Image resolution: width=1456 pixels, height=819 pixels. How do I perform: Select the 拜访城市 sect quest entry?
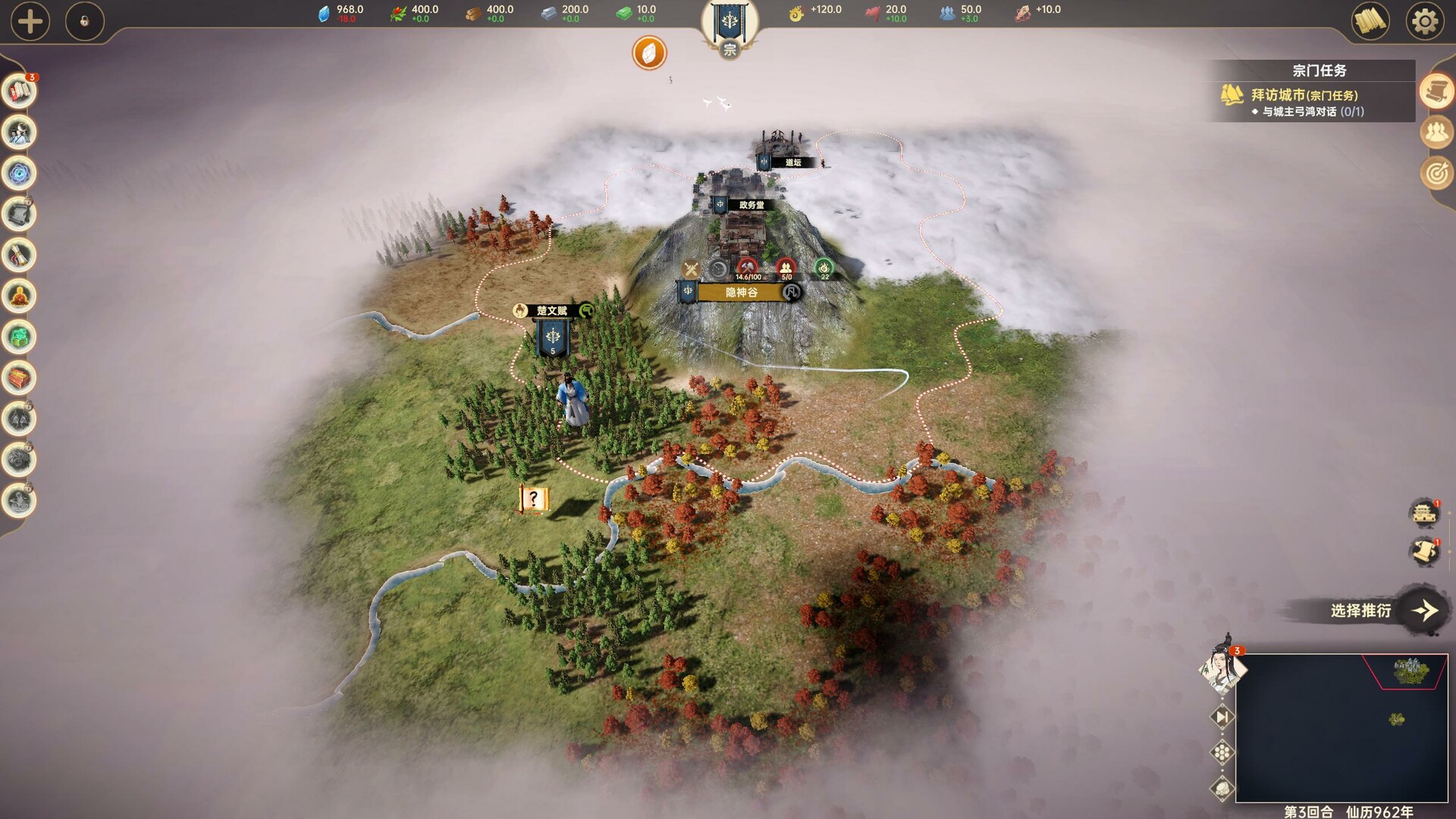tap(1304, 96)
